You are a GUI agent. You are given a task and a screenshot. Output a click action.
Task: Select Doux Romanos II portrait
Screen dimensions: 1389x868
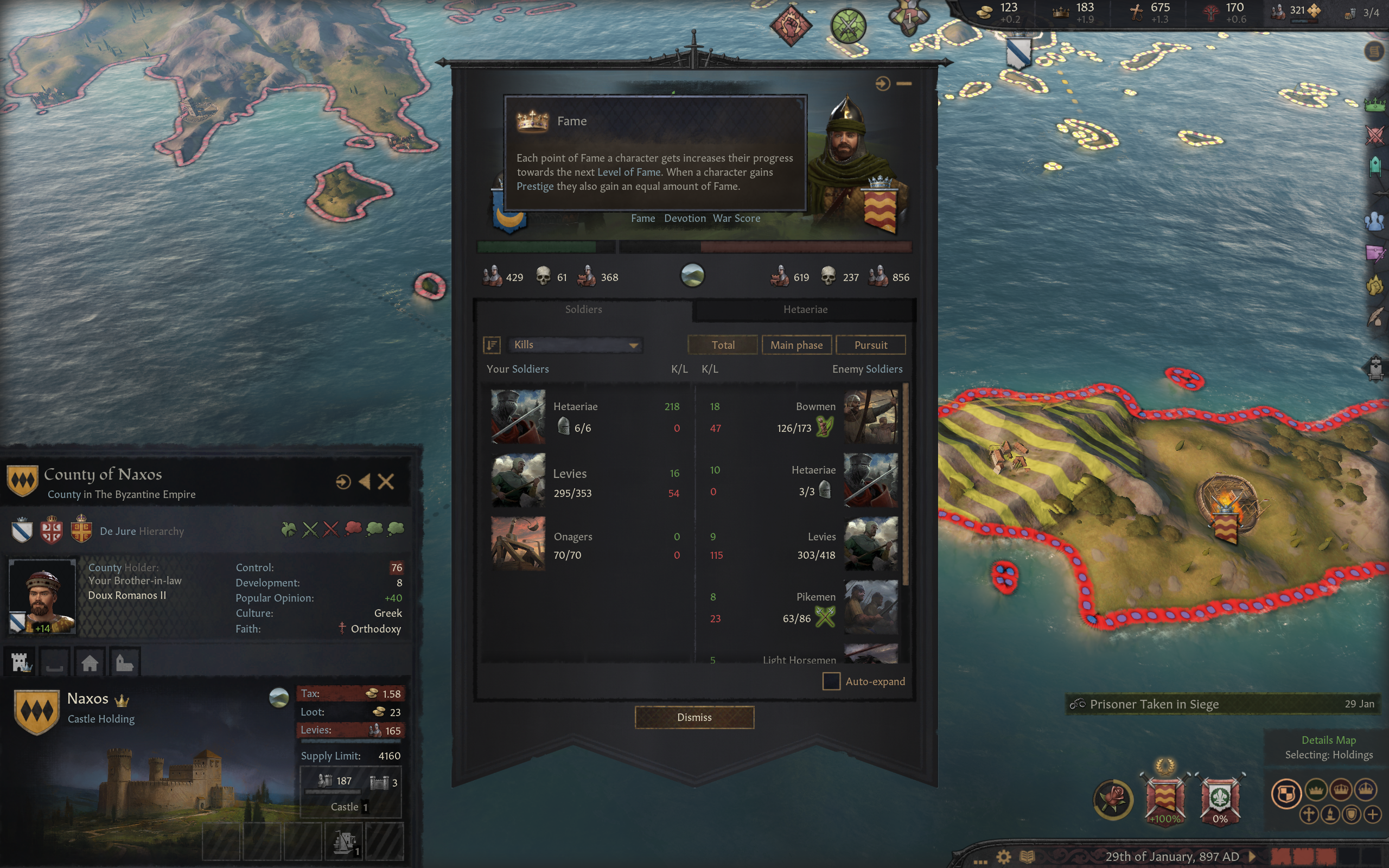pos(42,596)
